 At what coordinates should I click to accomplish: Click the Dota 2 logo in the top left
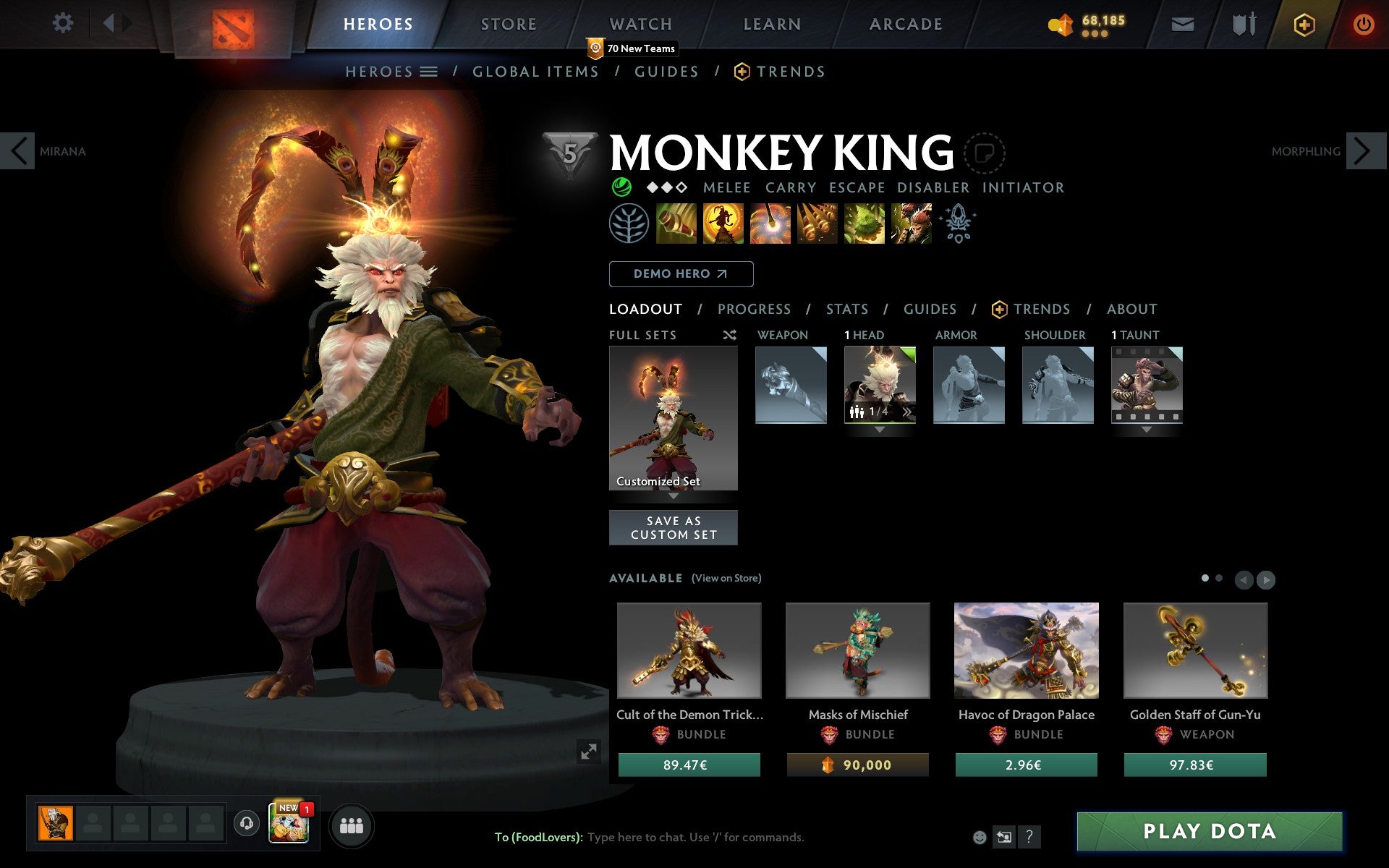tap(233, 24)
